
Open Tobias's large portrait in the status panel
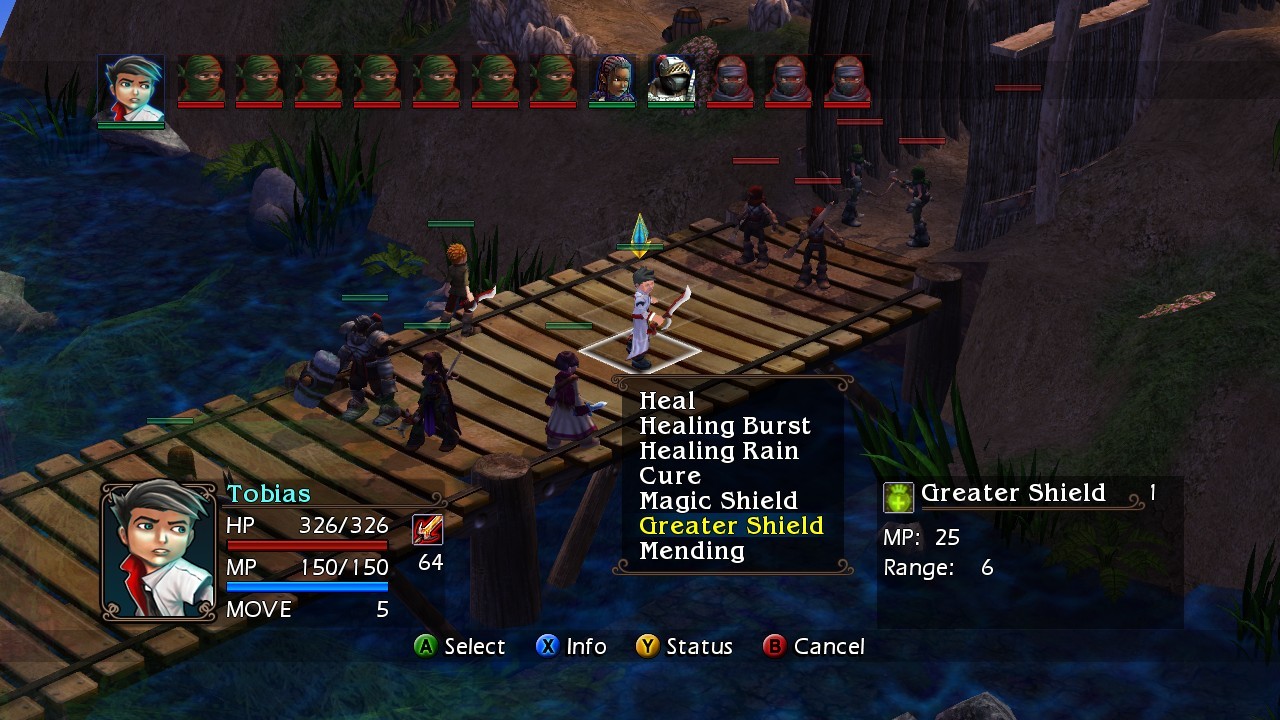coord(159,549)
